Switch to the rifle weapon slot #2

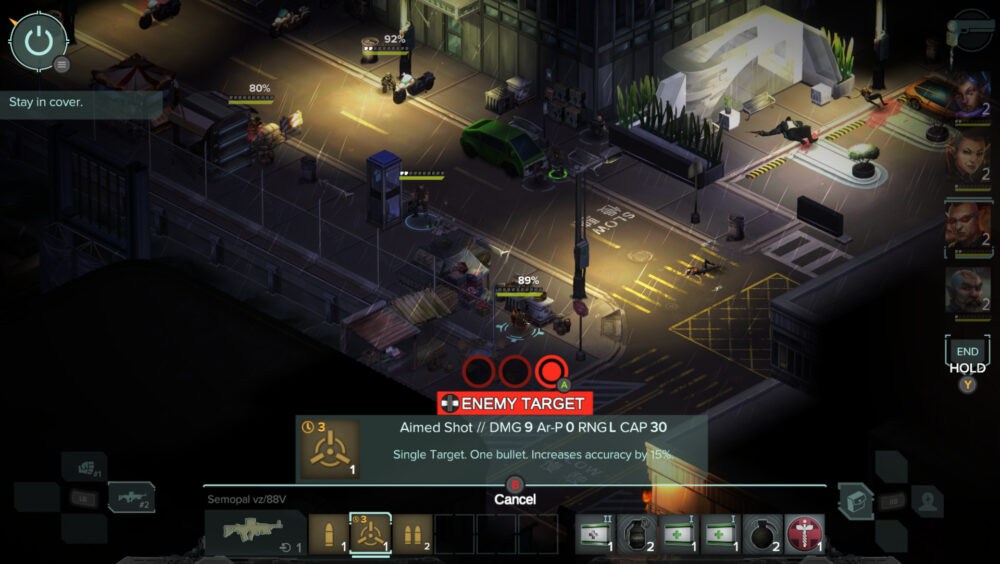[131, 497]
